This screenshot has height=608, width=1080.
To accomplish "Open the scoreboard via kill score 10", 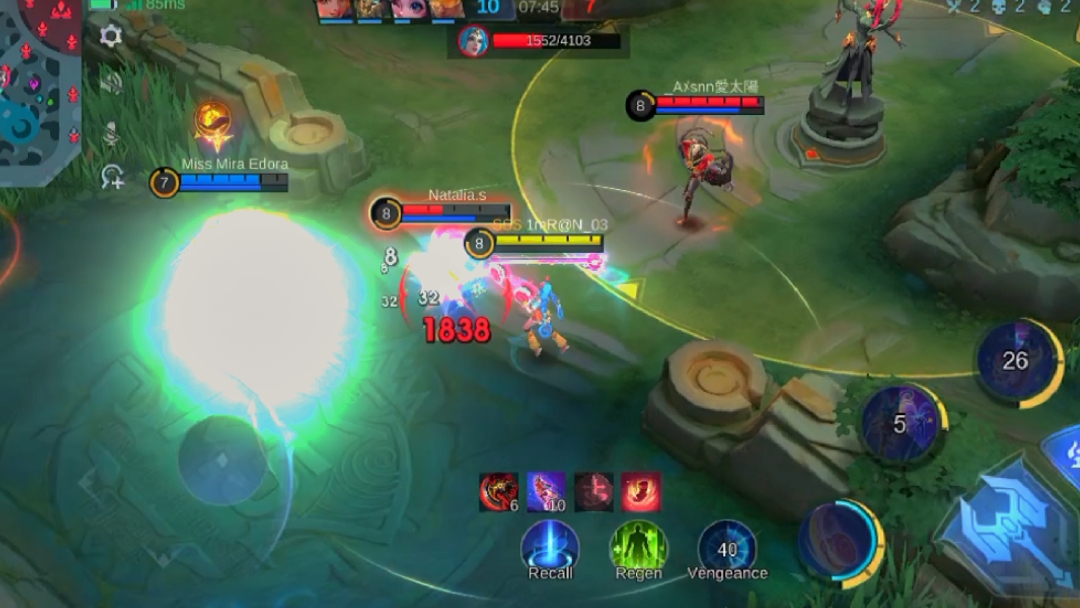I will [488, 8].
